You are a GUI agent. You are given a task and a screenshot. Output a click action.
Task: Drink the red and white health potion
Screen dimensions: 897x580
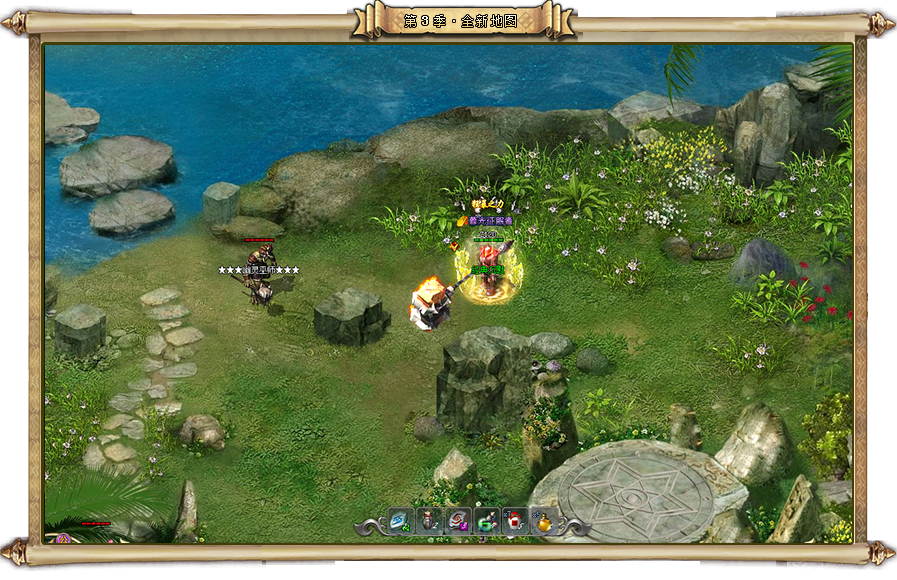(x=516, y=521)
